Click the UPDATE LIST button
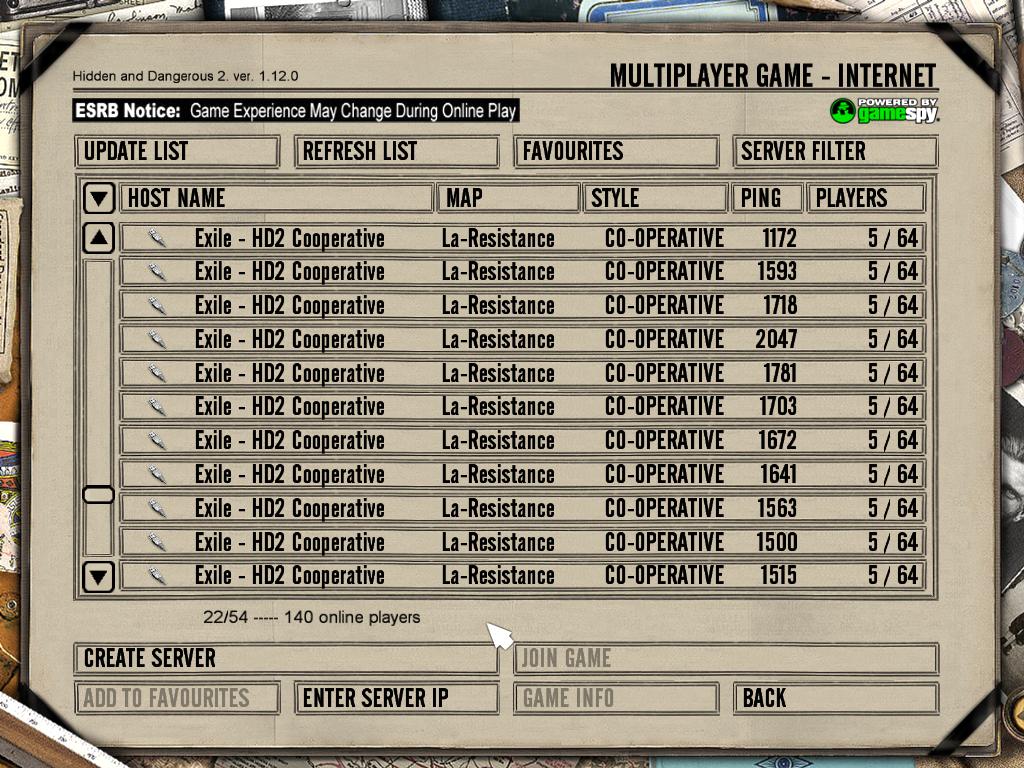This screenshot has height=768, width=1024. (176, 152)
